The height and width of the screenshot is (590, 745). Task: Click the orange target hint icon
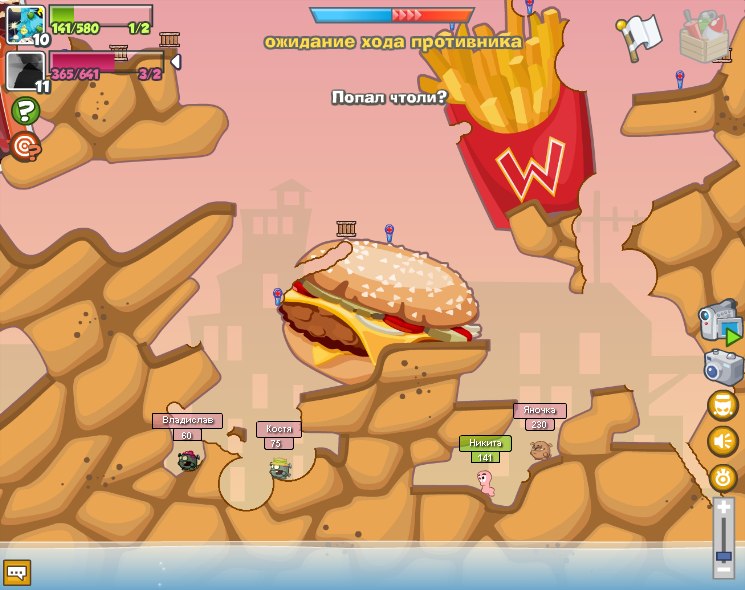click(26, 147)
